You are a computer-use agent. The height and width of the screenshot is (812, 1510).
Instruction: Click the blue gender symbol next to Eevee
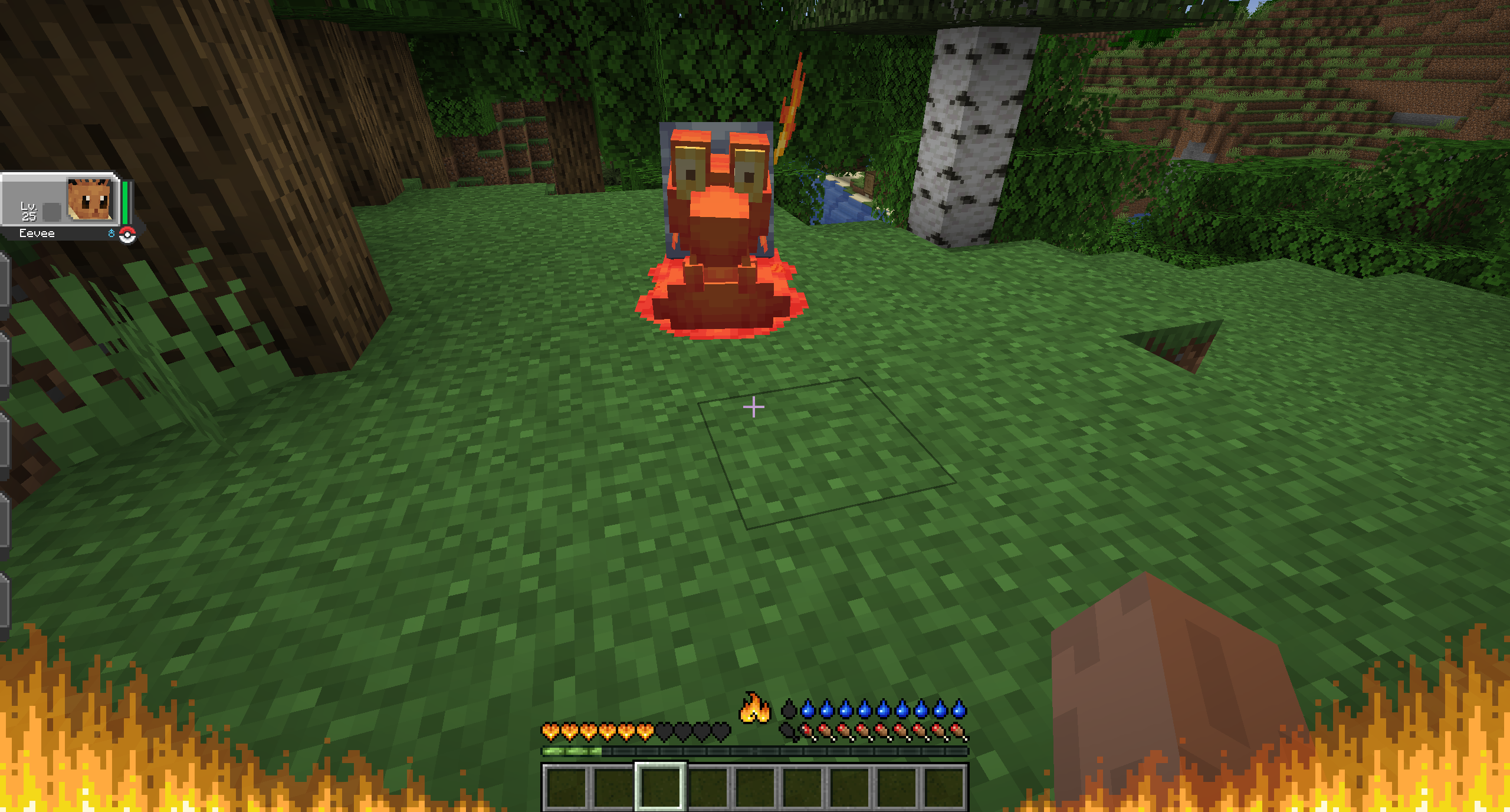coord(112,234)
